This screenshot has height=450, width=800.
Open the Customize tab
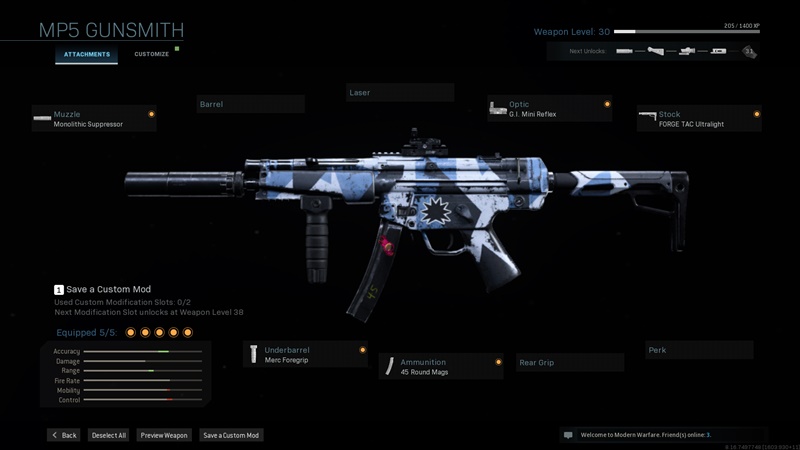[152, 54]
